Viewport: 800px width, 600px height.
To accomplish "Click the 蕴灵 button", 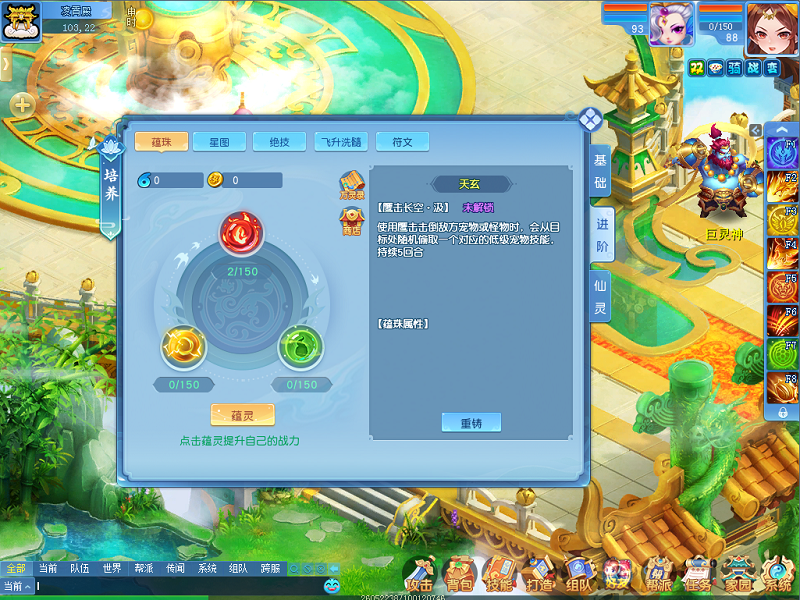I will (242, 415).
